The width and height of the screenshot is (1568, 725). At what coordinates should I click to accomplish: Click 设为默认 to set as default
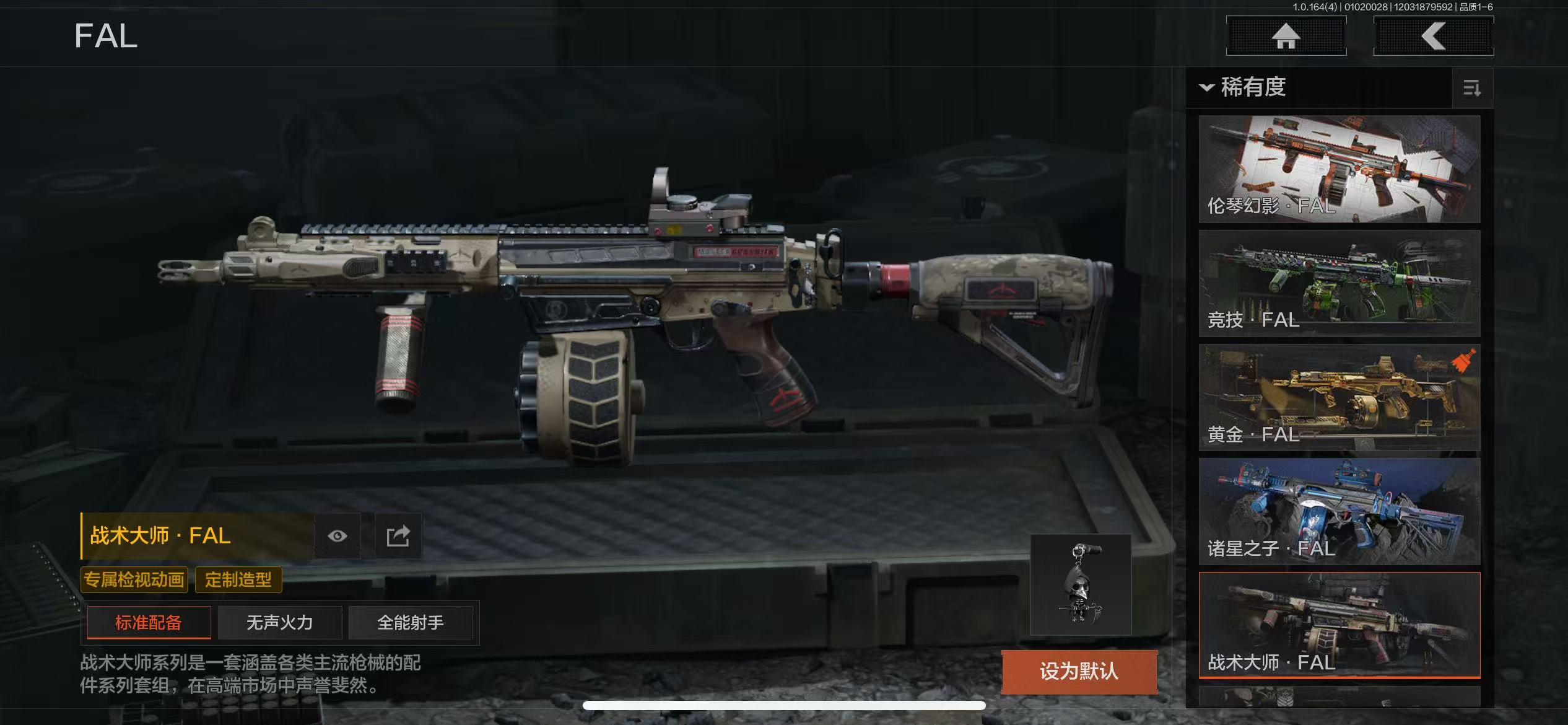coord(1079,671)
